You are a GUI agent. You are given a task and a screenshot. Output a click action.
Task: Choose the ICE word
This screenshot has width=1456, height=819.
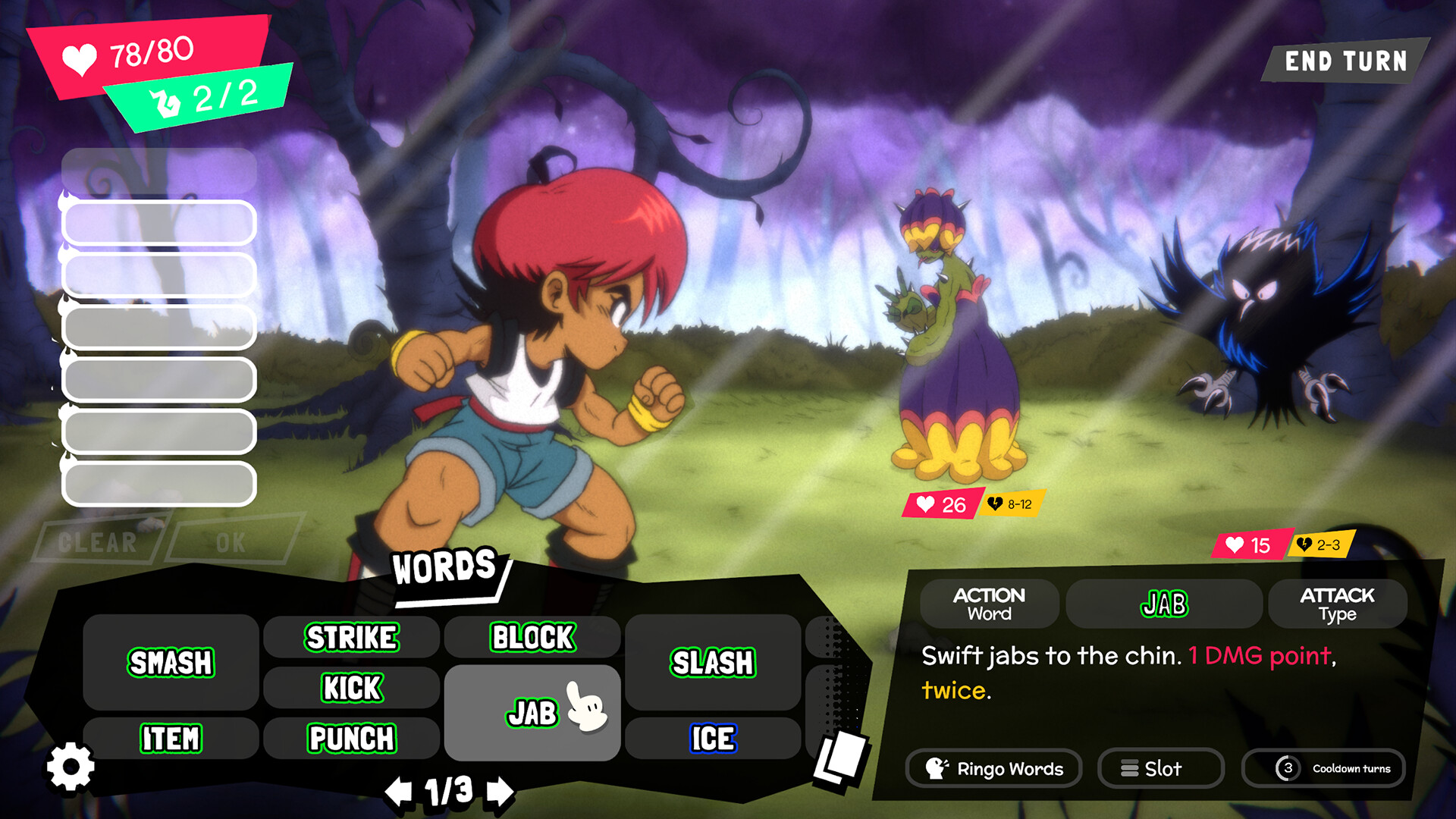(x=713, y=739)
